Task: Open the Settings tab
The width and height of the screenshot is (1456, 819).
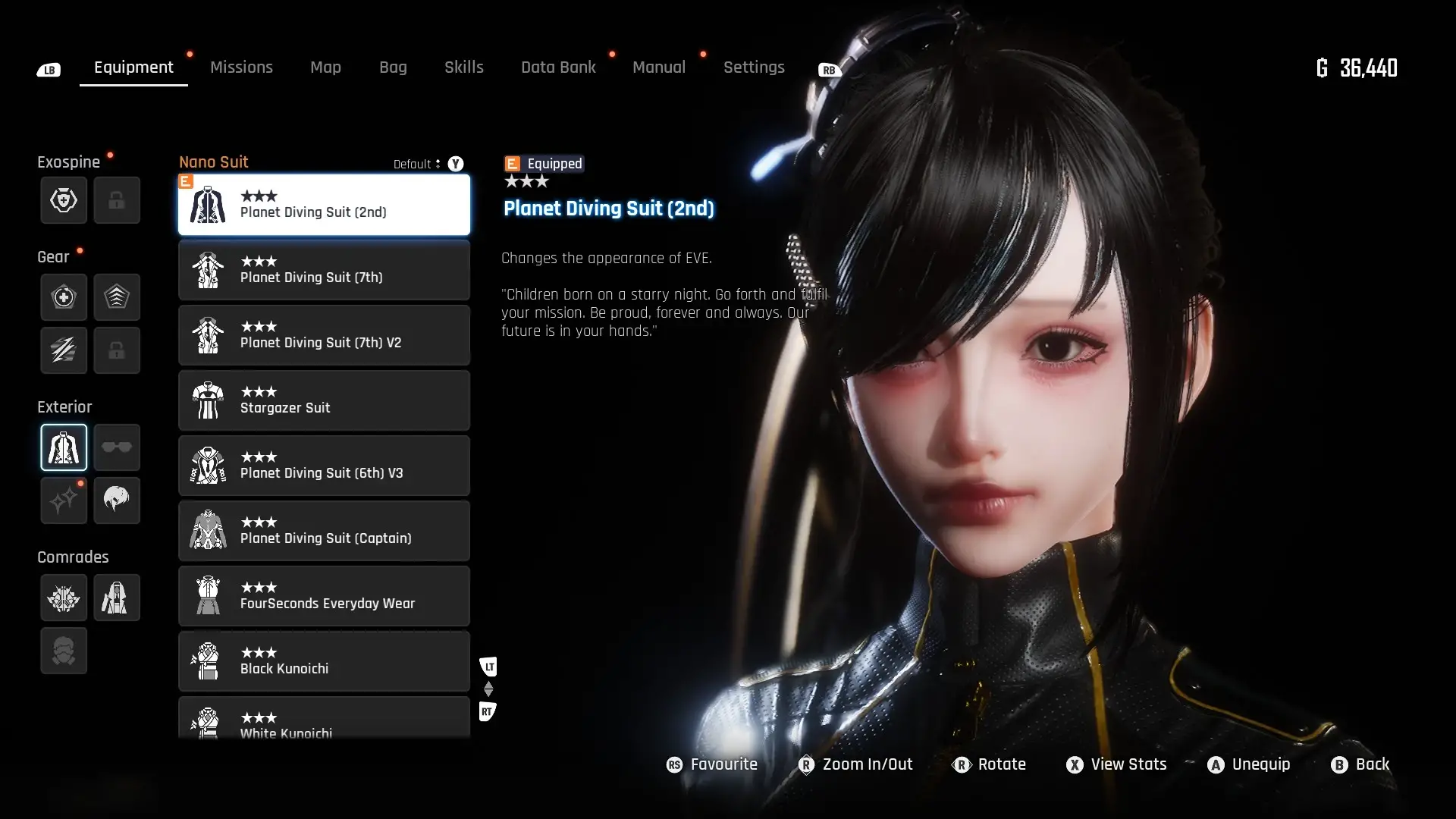Action: tap(753, 67)
